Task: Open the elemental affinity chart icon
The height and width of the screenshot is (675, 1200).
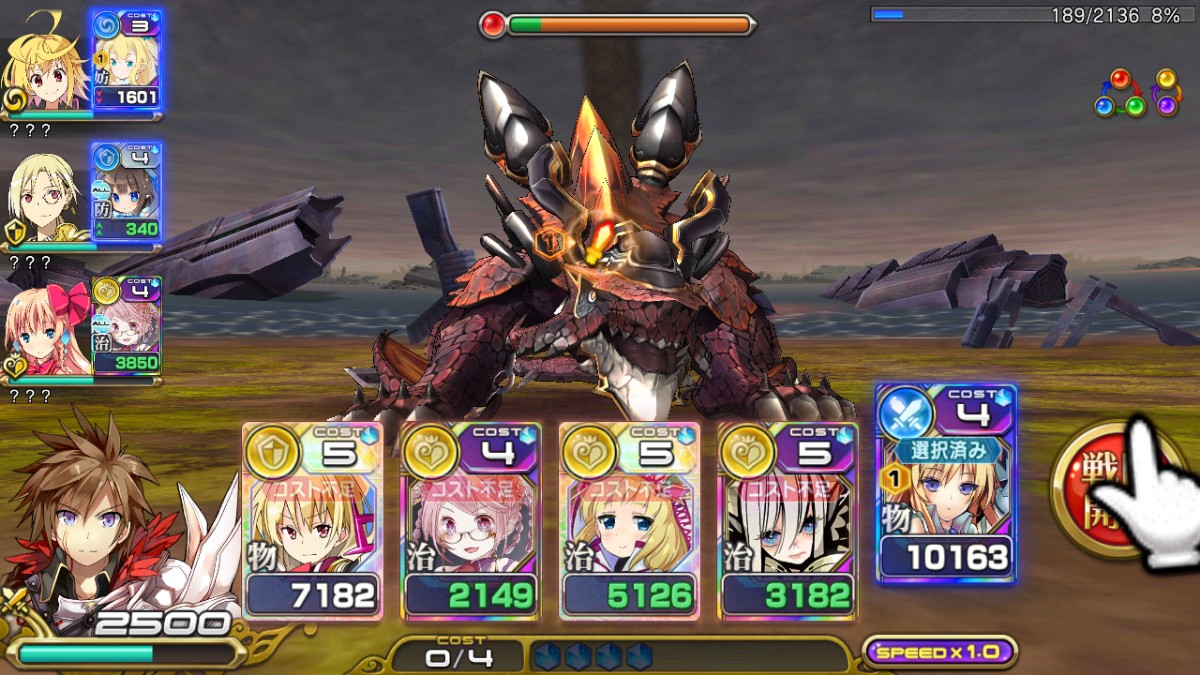Action: (1136, 93)
